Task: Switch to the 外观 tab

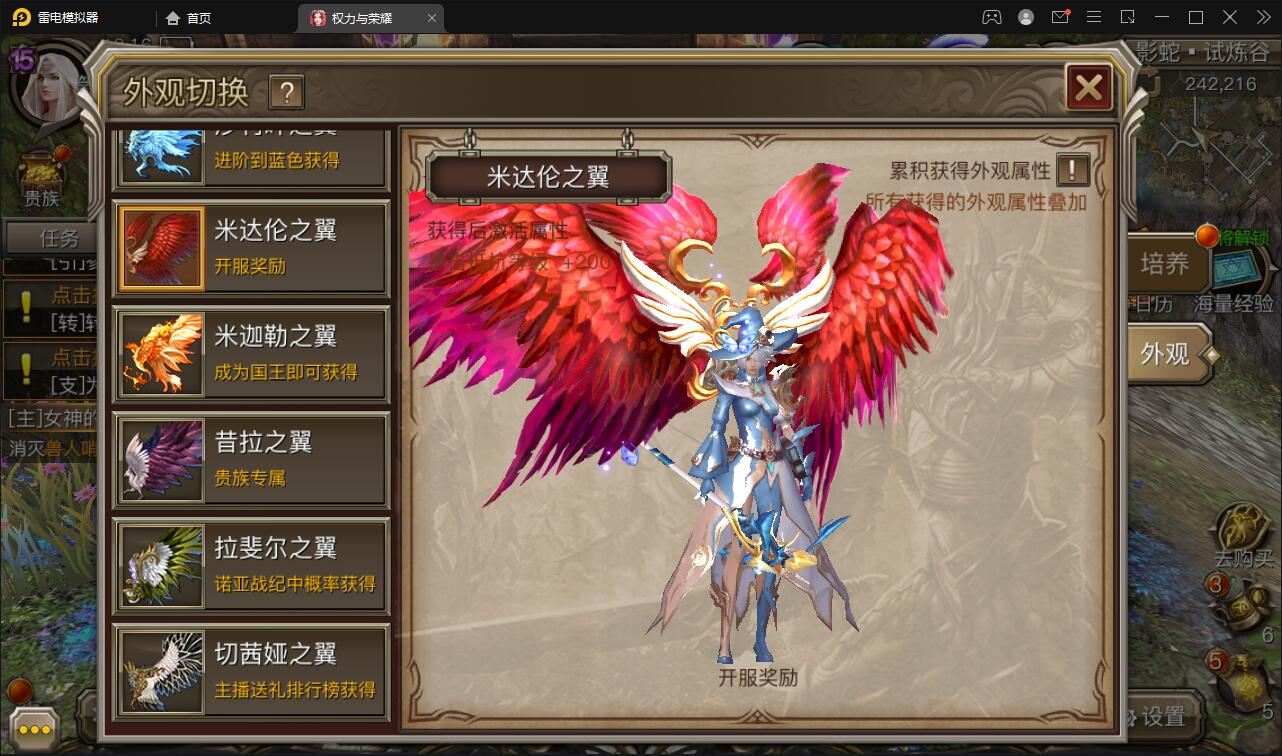Action: [x=1167, y=355]
